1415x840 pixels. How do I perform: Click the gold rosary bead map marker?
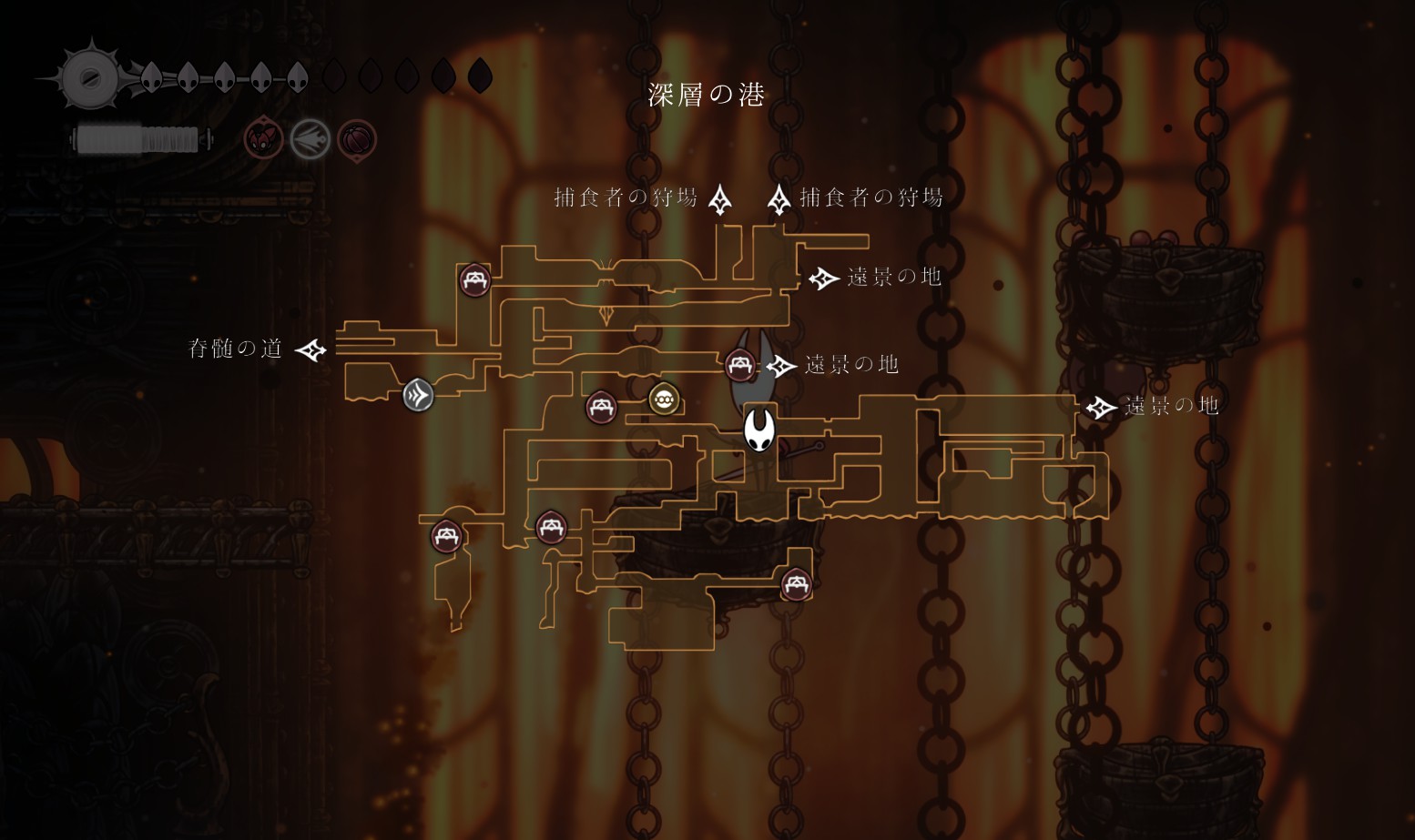point(663,399)
